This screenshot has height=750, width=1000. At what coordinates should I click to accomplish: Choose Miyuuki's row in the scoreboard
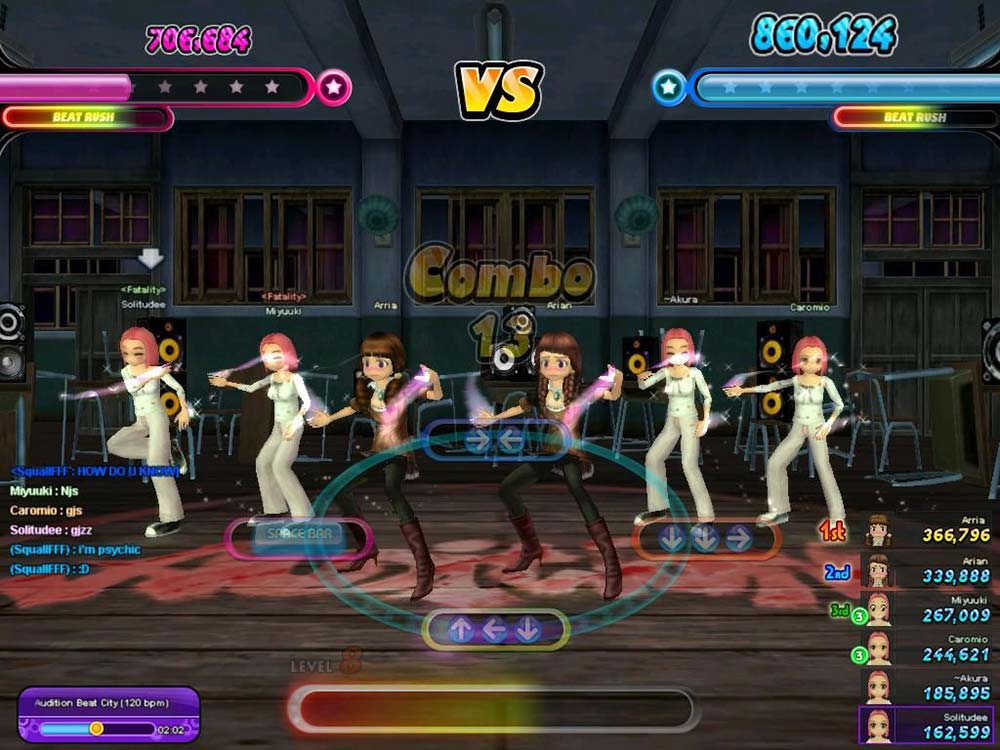click(x=928, y=608)
